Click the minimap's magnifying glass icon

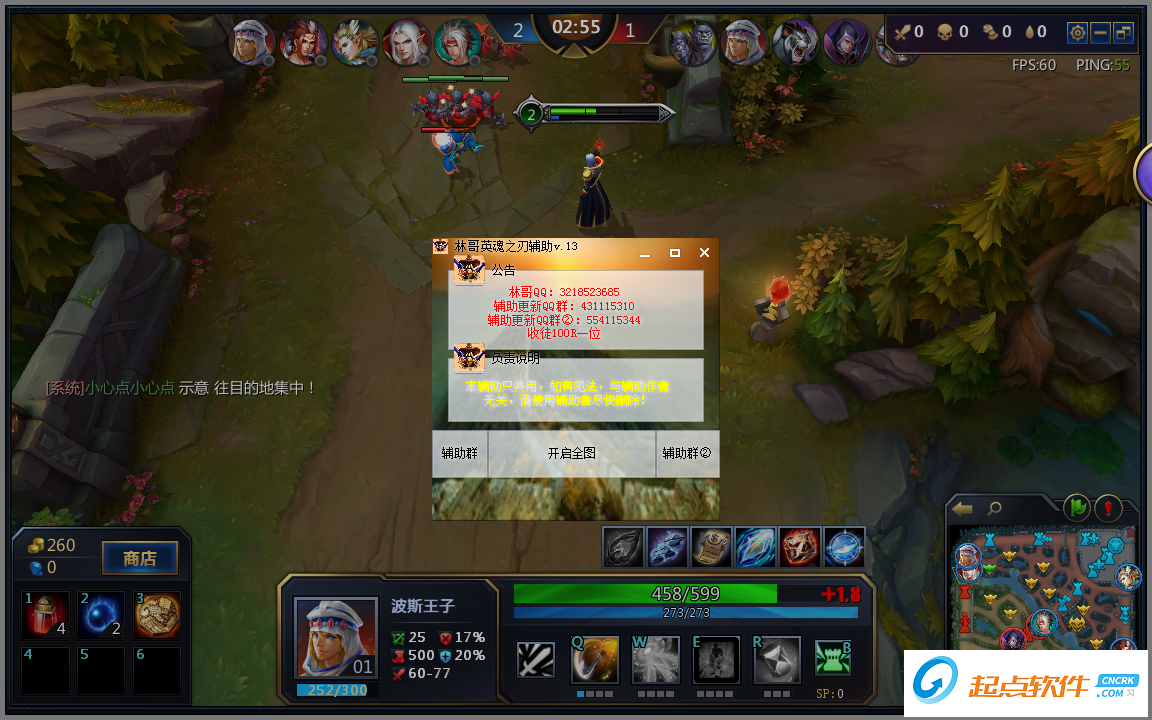tap(995, 509)
